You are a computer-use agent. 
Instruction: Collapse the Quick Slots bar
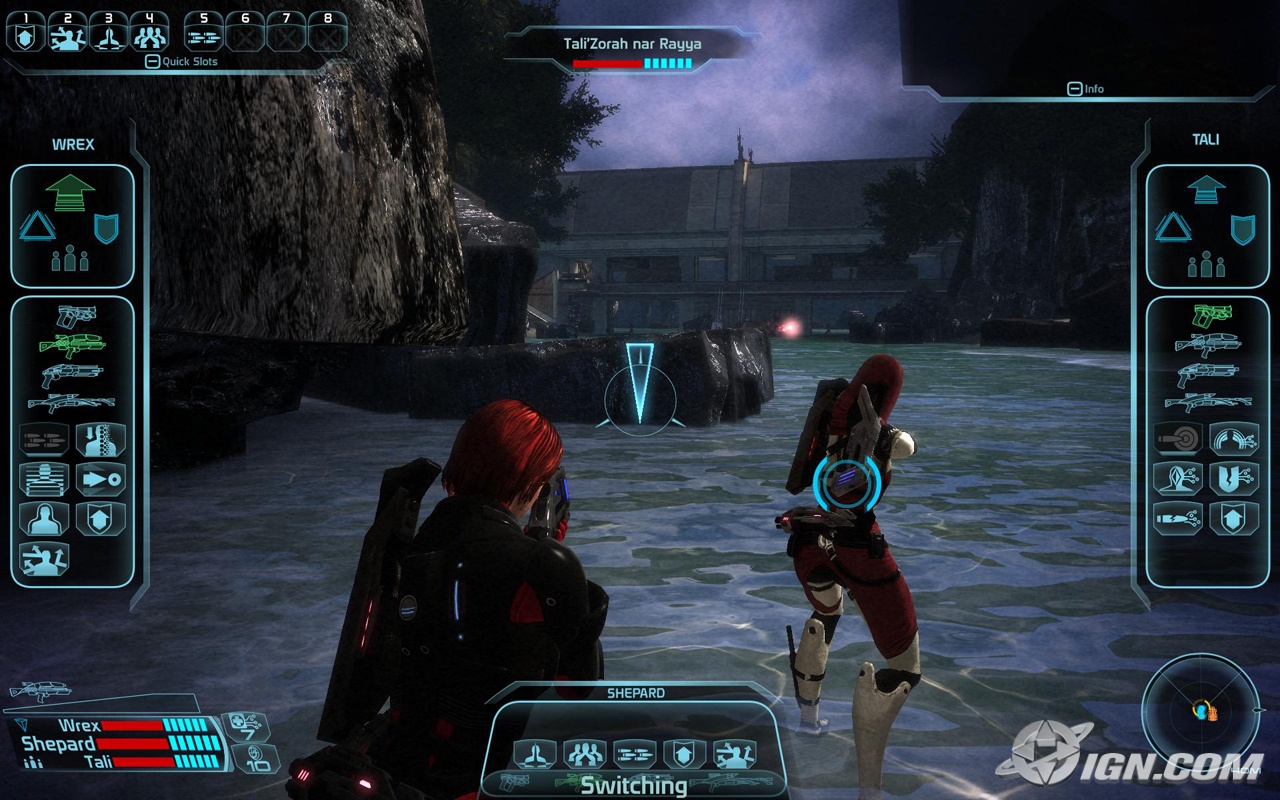click(152, 62)
